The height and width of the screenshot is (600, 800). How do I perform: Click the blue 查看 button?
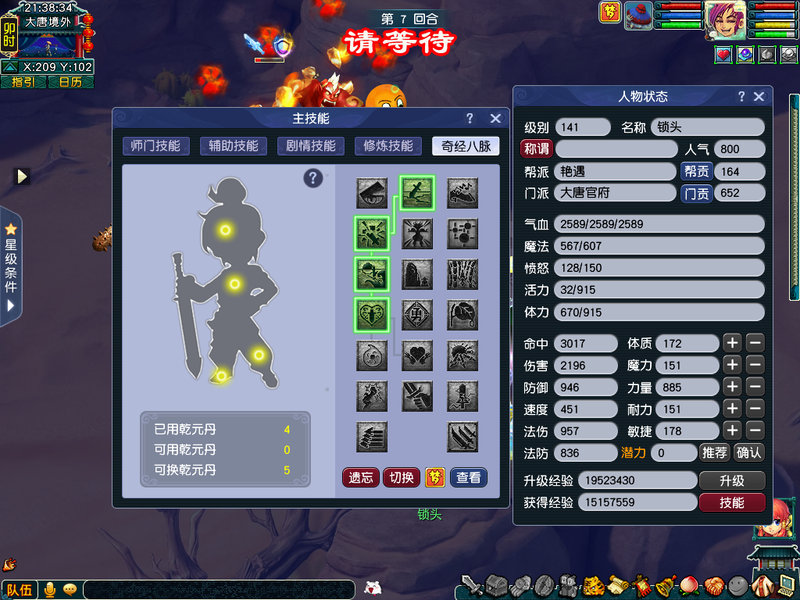click(469, 477)
